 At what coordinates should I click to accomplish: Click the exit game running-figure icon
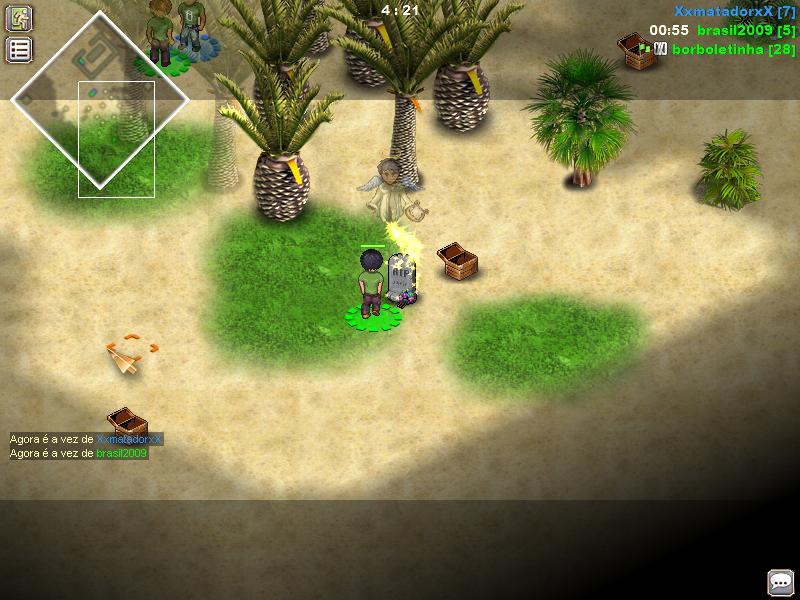tap(20, 18)
